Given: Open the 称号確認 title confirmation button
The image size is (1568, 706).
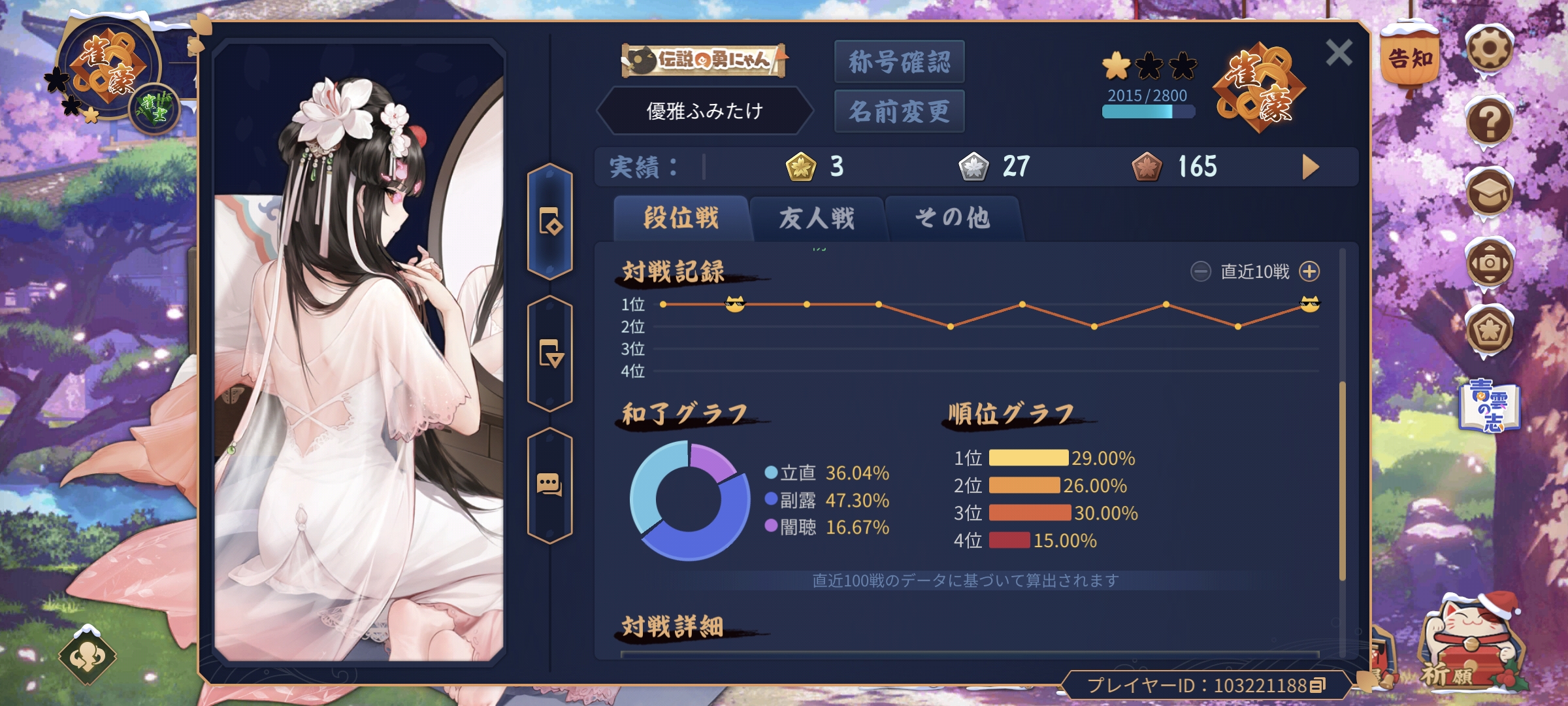Looking at the screenshot, I should pos(899,60).
